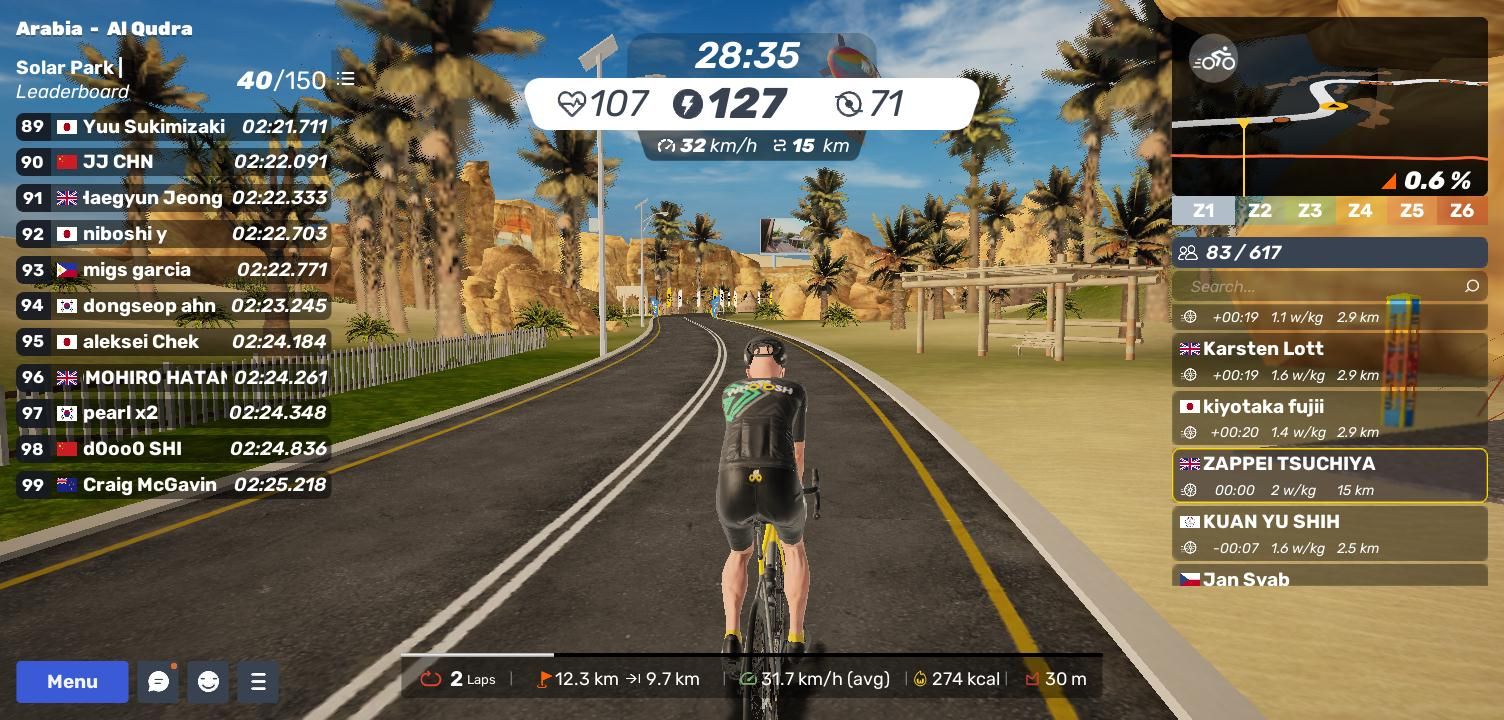The image size is (1504, 720).
Task: Select kiyotaka fujii in nearby riders
Action: (x=1329, y=418)
